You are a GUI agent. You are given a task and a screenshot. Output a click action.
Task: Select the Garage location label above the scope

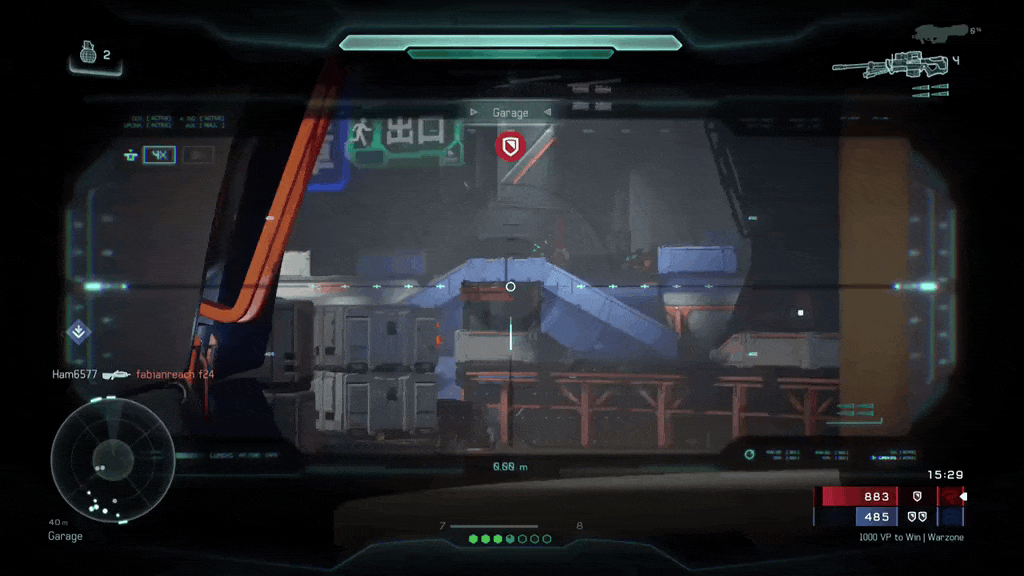tap(510, 113)
